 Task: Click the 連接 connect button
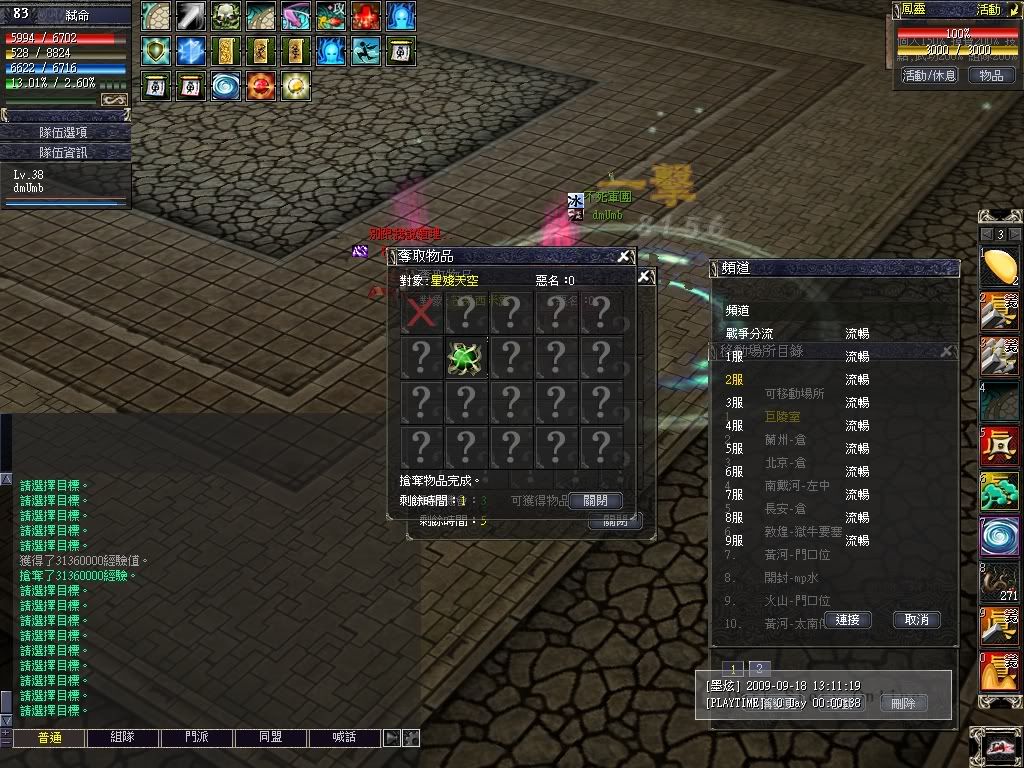click(847, 620)
